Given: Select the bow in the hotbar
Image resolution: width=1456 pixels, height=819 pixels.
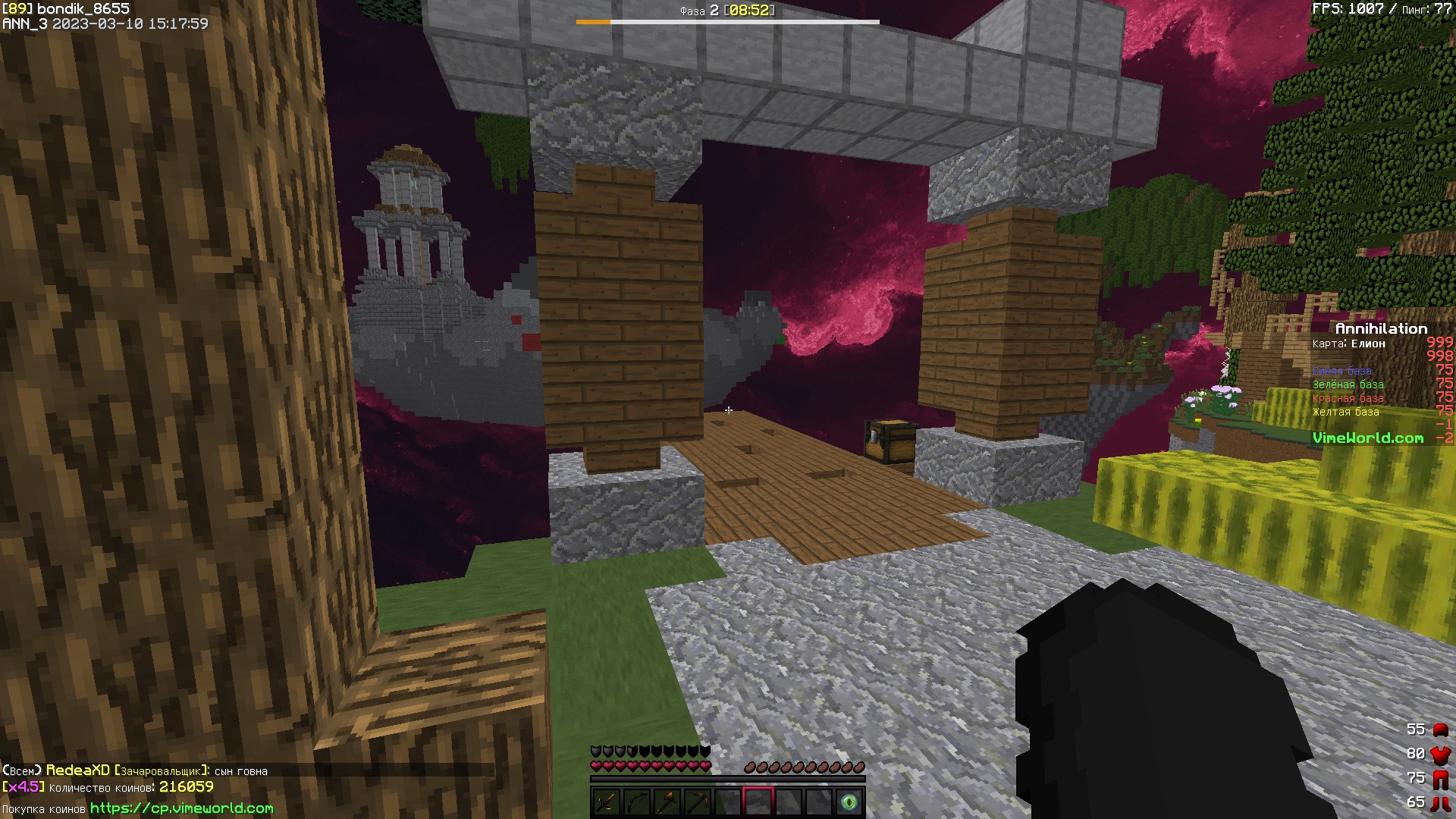Looking at the screenshot, I should tap(636, 802).
